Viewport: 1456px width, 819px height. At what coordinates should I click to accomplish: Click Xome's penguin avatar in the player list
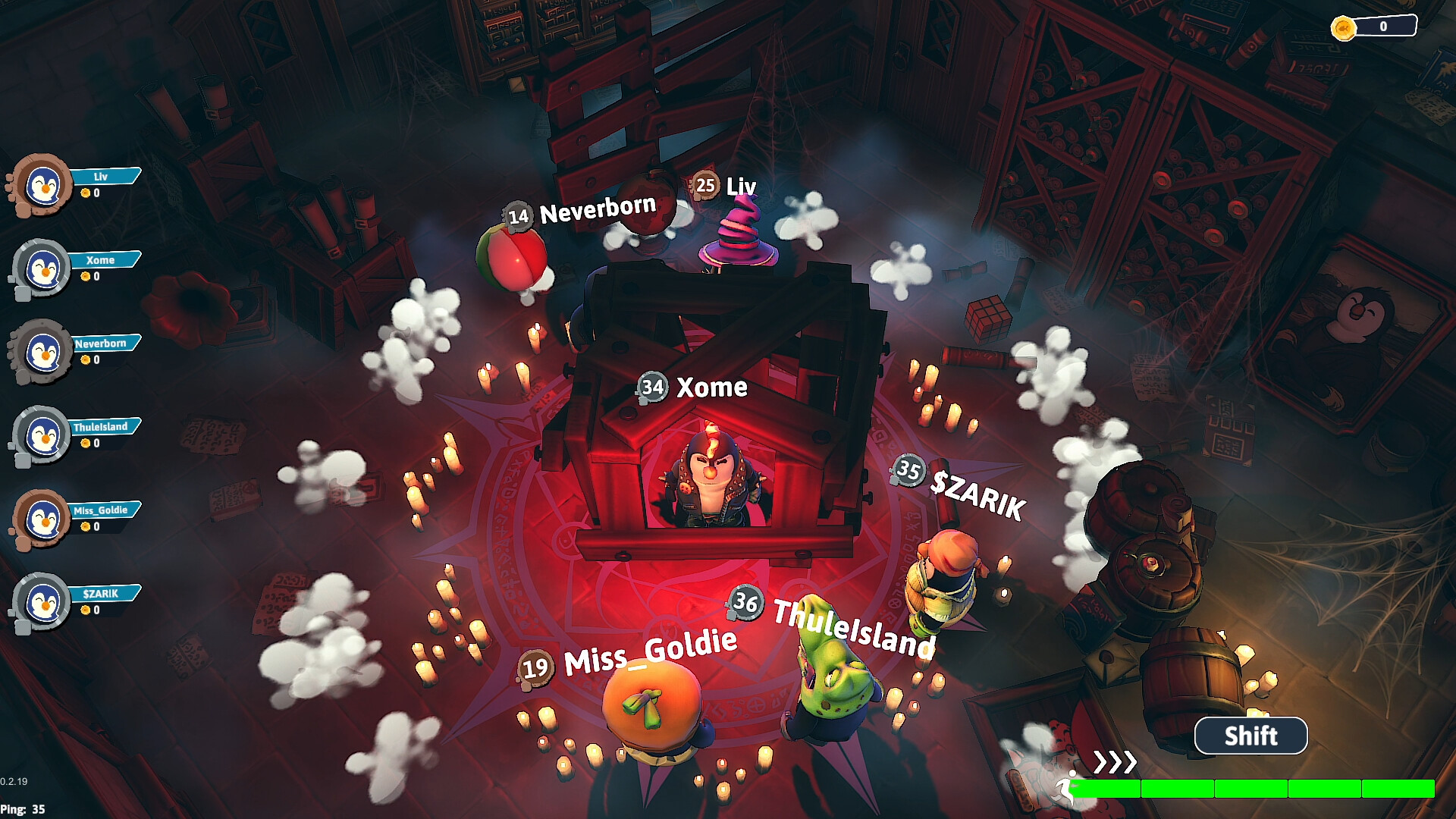pos(42,267)
